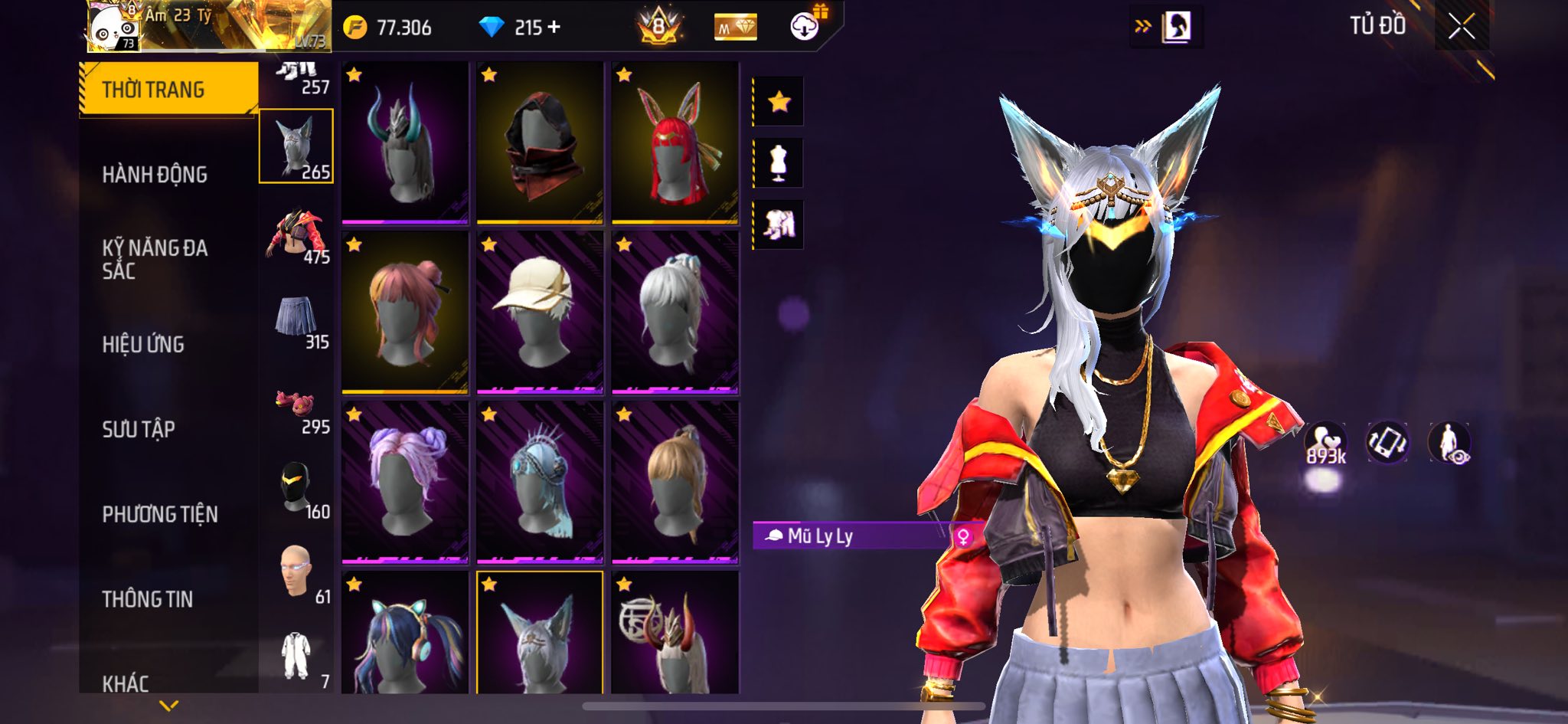Viewport: 1568px width, 724px height.
Task: Open the bald face category with glasses
Action: click(297, 573)
